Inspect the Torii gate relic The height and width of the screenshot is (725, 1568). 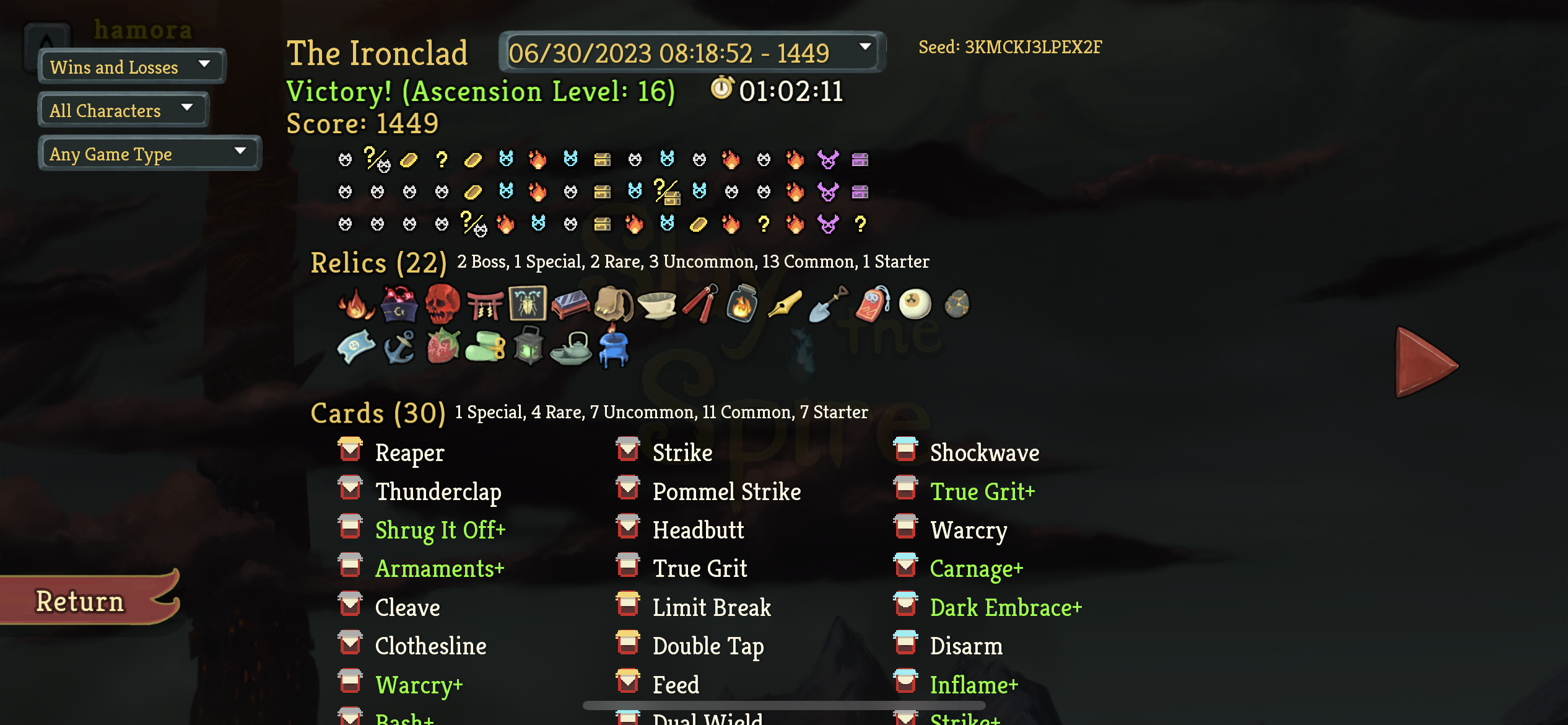(x=487, y=304)
